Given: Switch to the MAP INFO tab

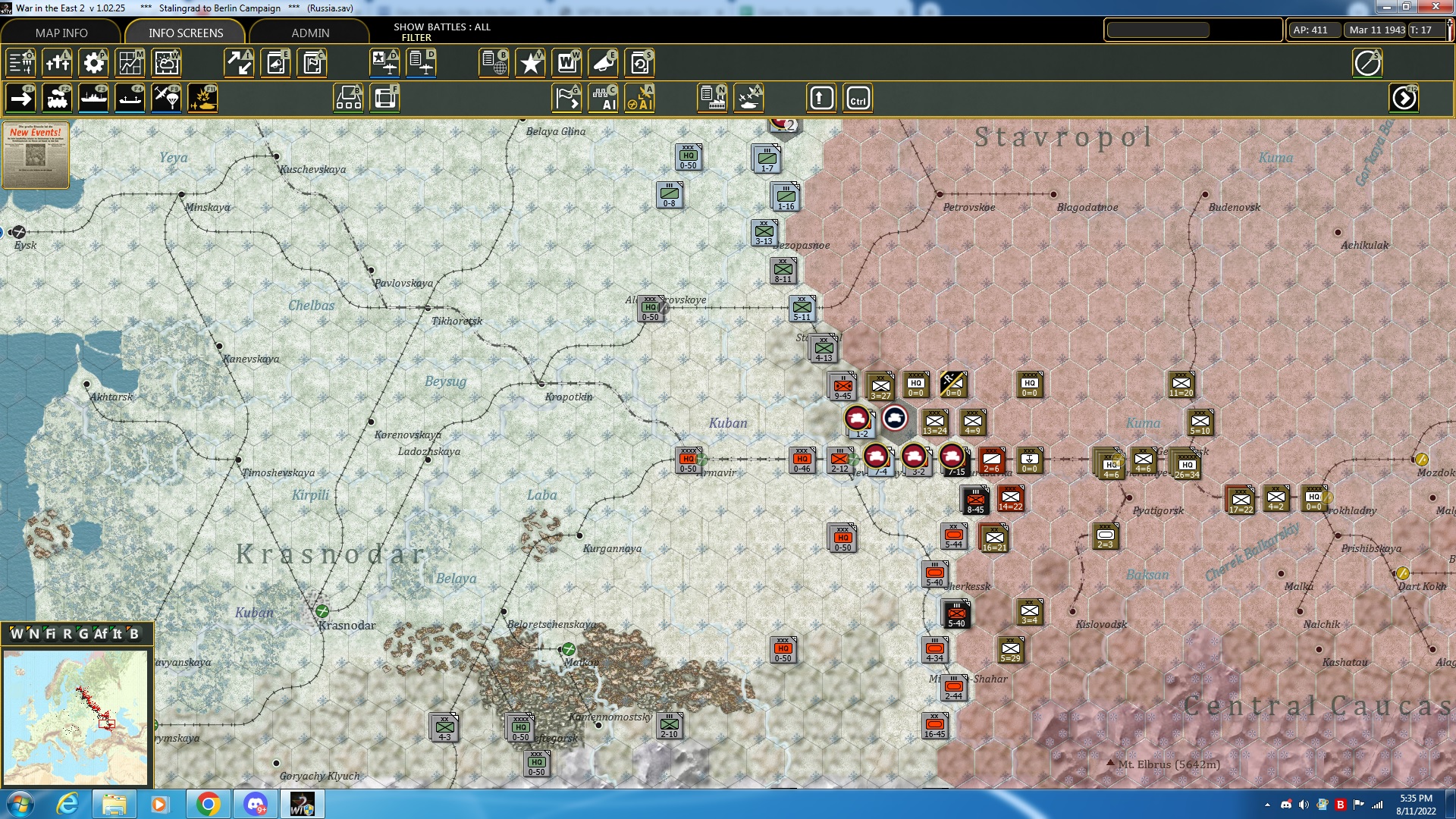Looking at the screenshot, I should click(x=60, y=33).
